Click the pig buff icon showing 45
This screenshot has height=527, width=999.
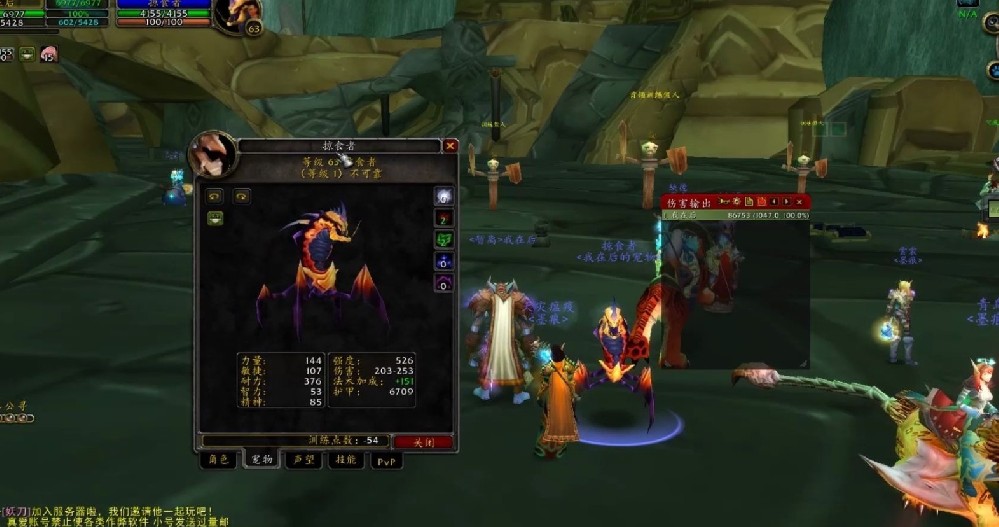click(47, 54)
